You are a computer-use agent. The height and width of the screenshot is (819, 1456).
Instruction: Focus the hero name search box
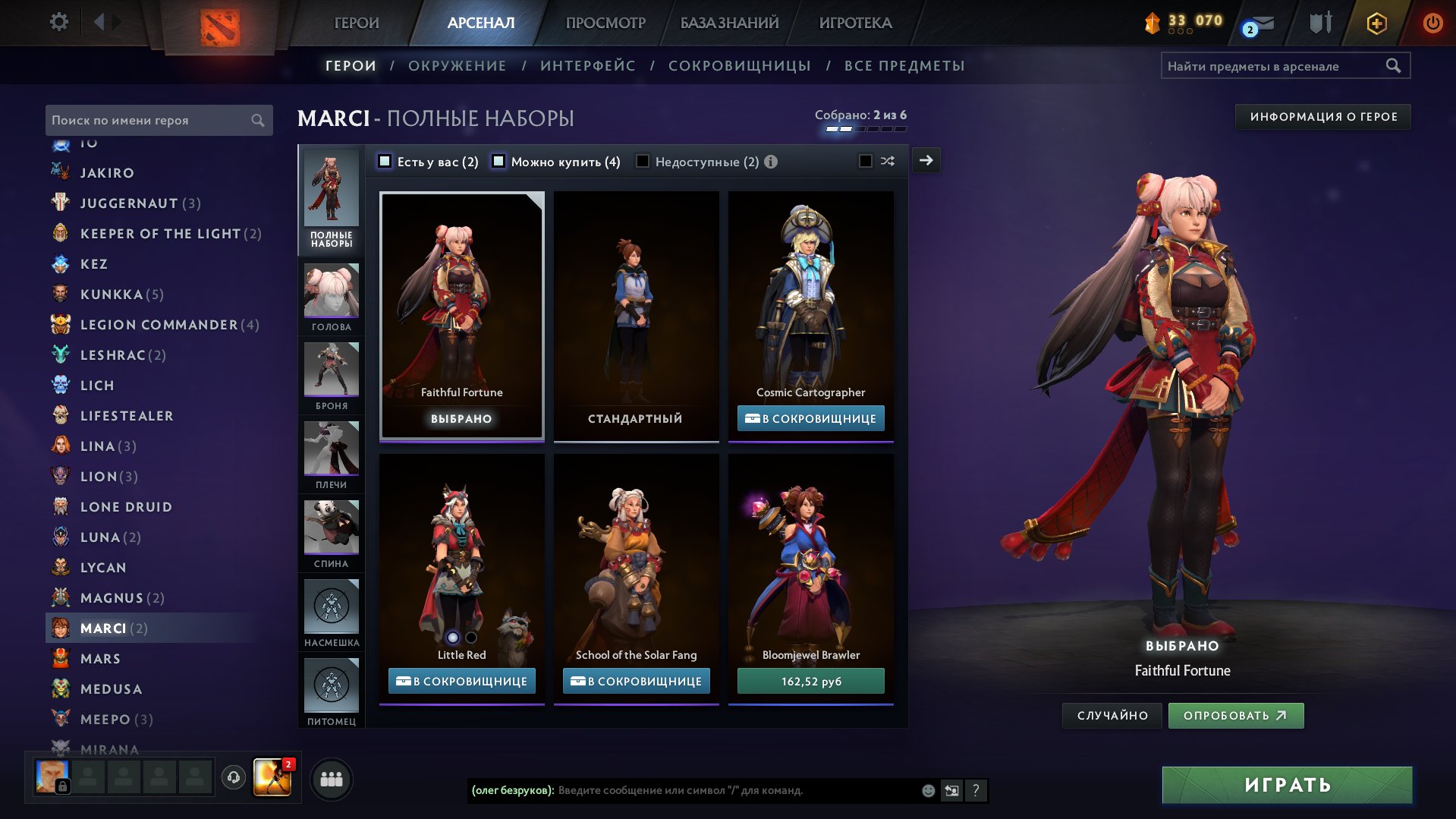coord(148,120)
